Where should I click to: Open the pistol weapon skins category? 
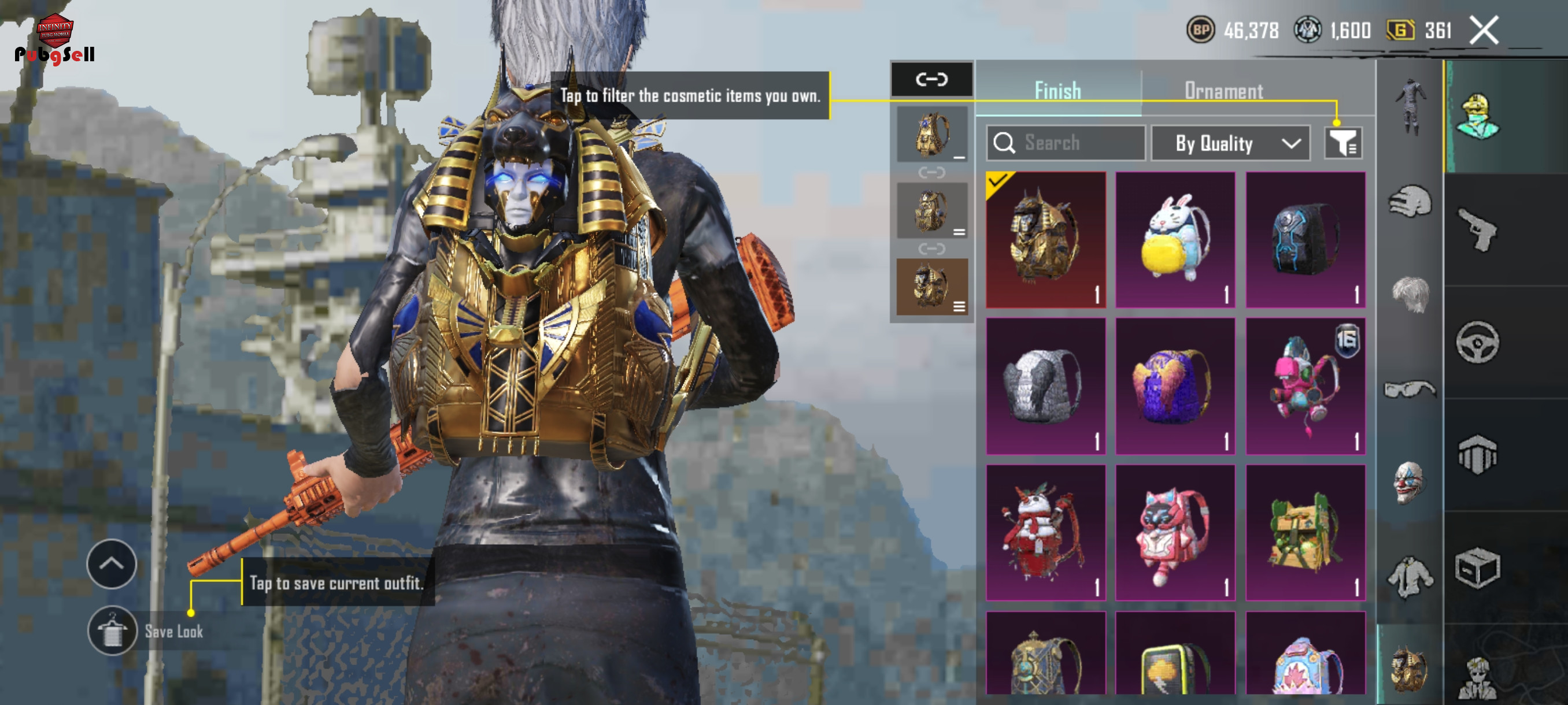1478,230
